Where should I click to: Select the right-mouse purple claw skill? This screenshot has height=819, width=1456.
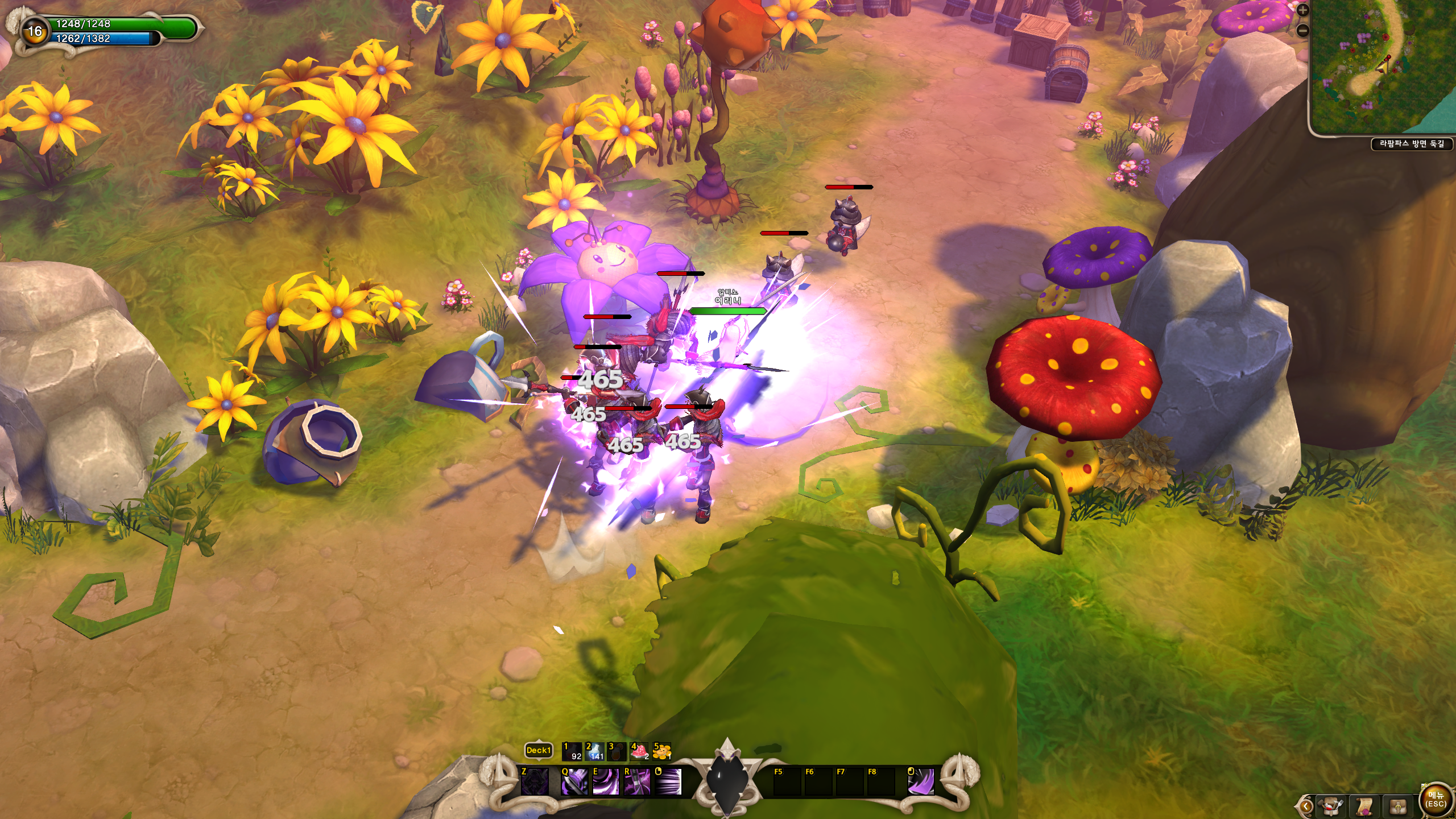tap(920, 781)
